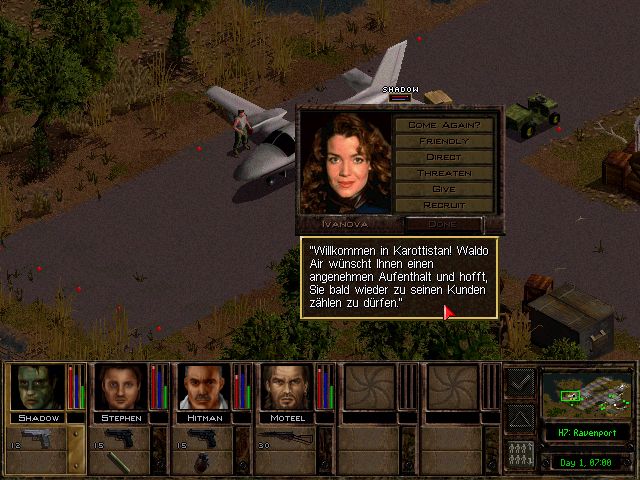Click the Recruit option
This screenshot has height=480, width=640.
(444, 205)
